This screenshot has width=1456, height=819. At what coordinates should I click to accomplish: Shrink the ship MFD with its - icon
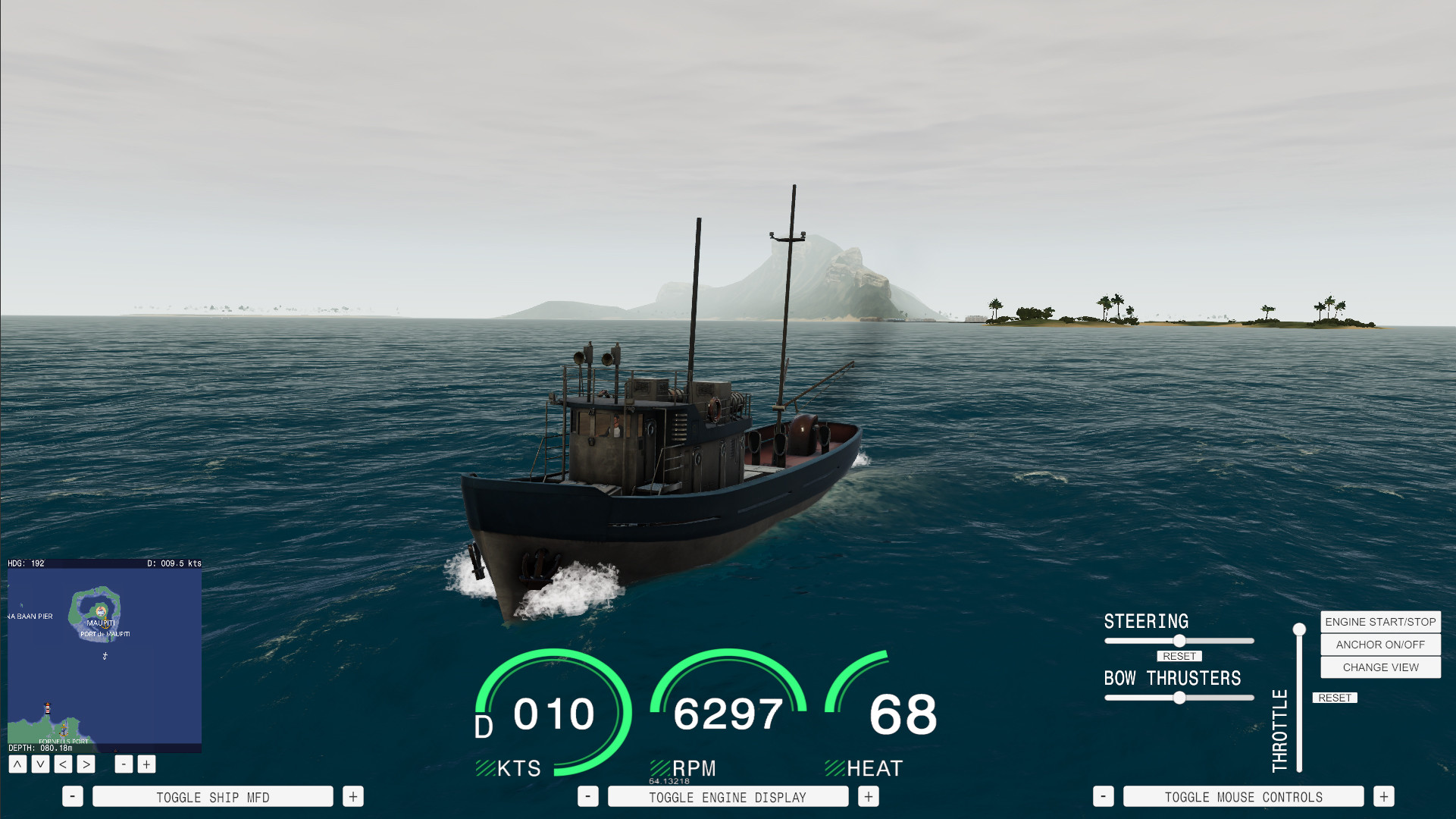coord(73,796)
